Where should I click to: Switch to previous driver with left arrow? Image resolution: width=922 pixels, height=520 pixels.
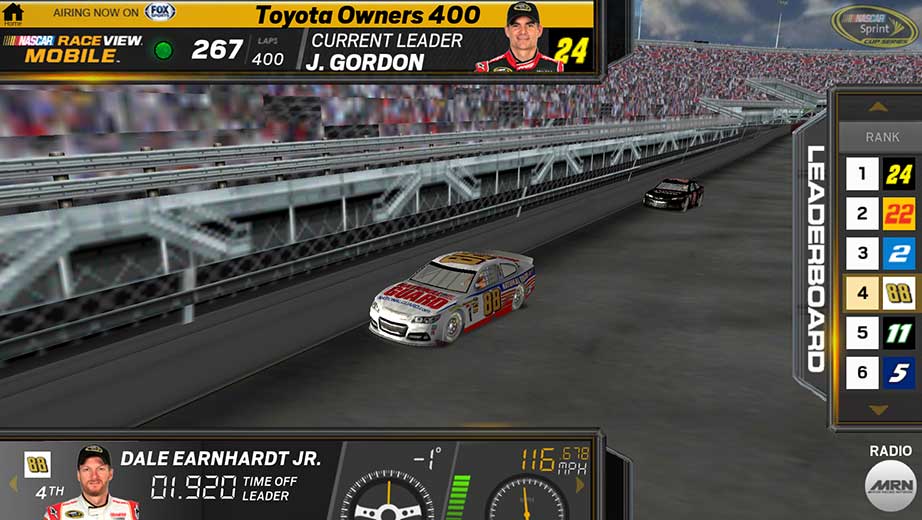click(13, 485)
